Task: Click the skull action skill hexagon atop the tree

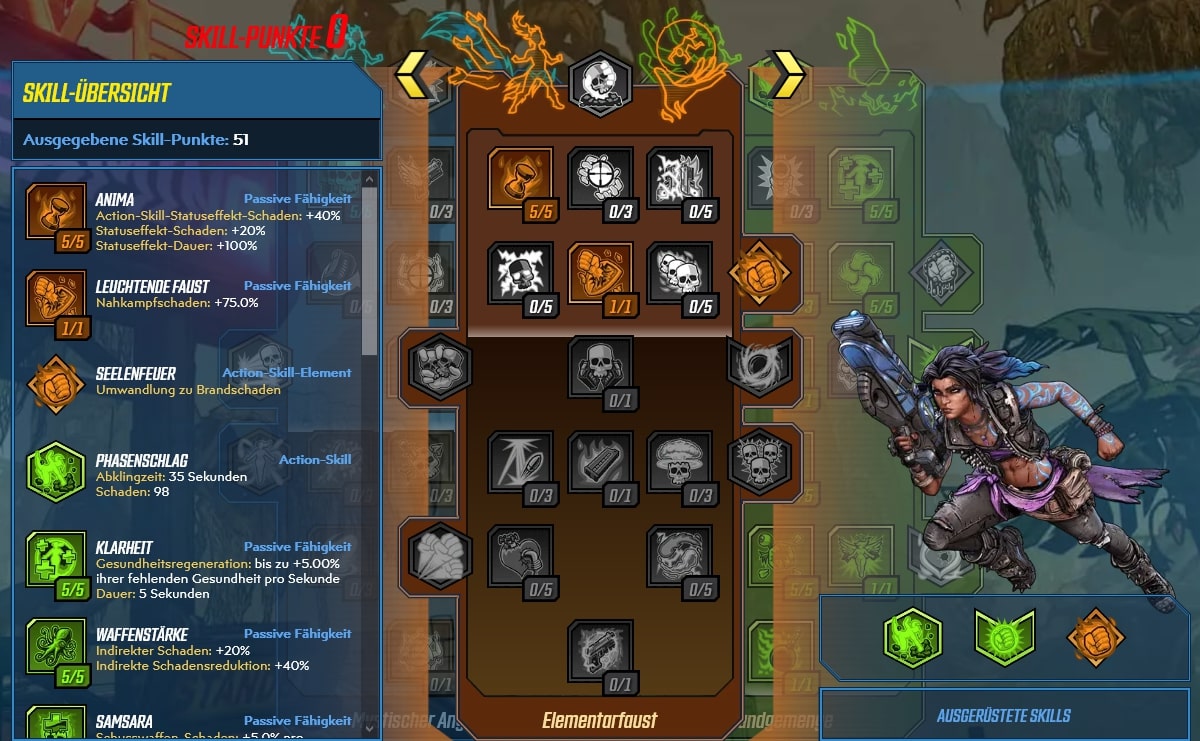Action: [600, 82]
